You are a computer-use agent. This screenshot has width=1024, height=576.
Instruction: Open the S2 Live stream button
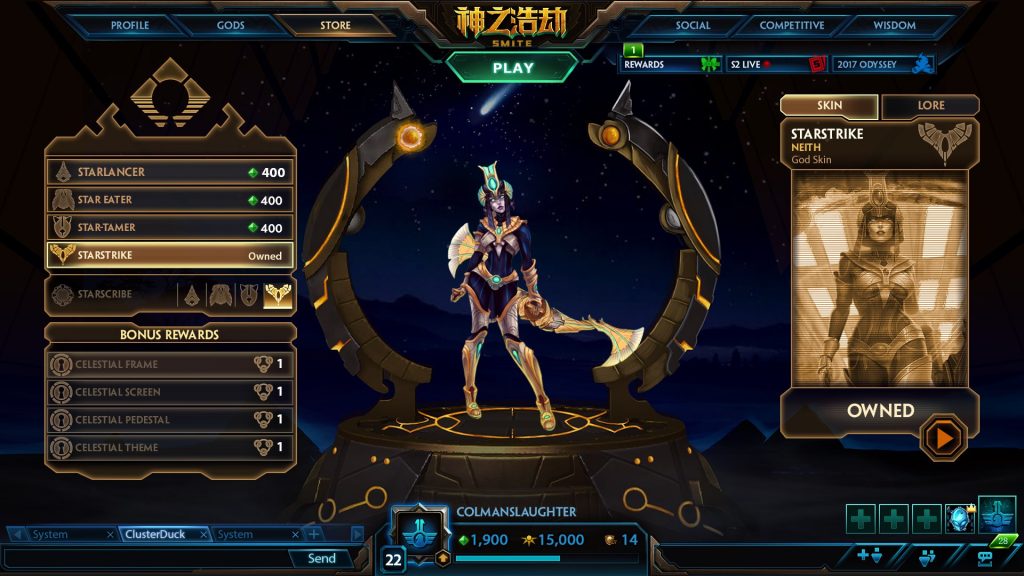click(x=776, y=64)
